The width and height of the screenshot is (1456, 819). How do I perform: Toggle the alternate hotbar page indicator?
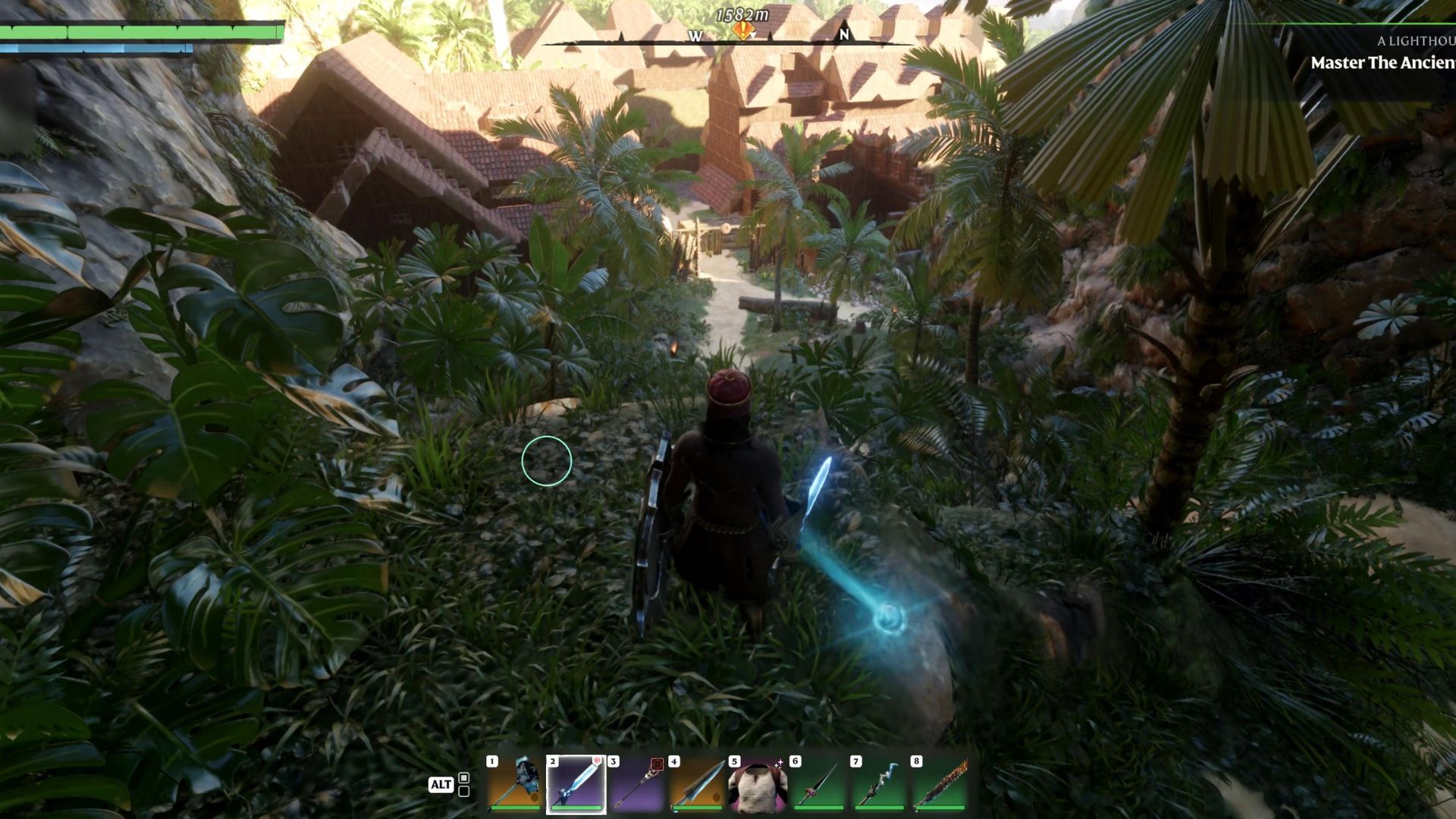coord(463,784)
